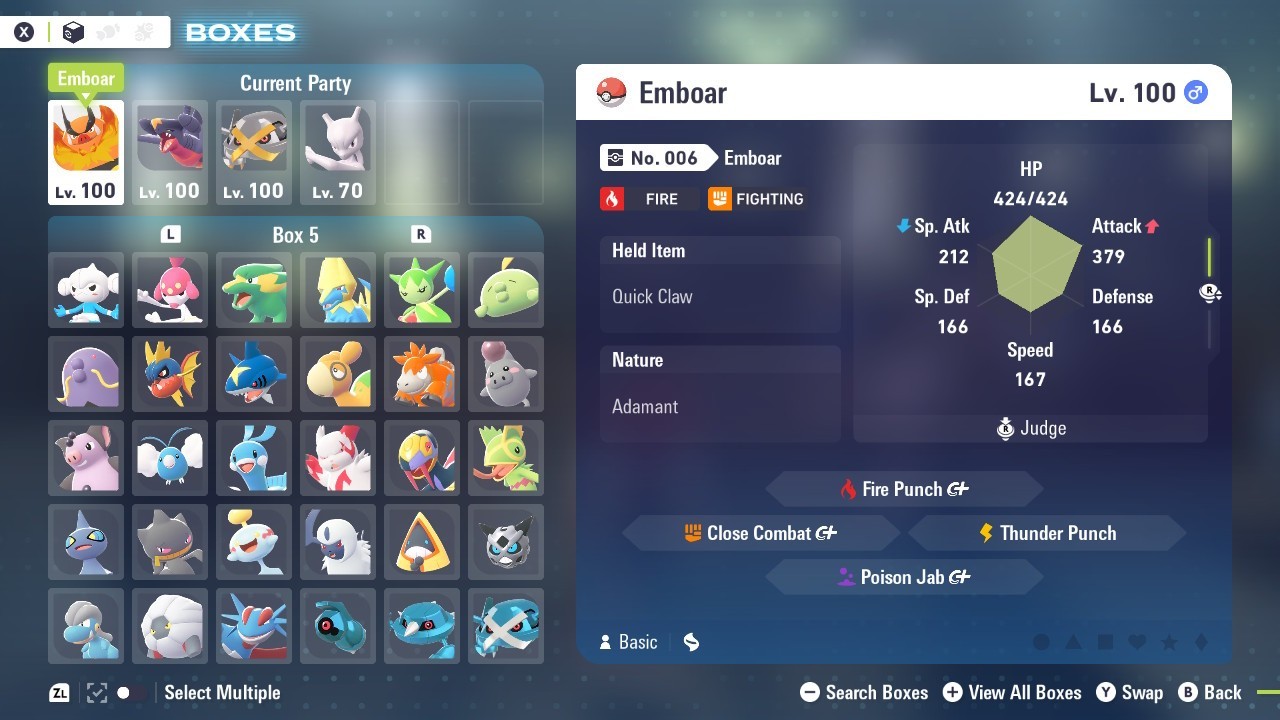Choose the Manectric box slot
The image size is (1280, 720).
[x=338, y=290]
